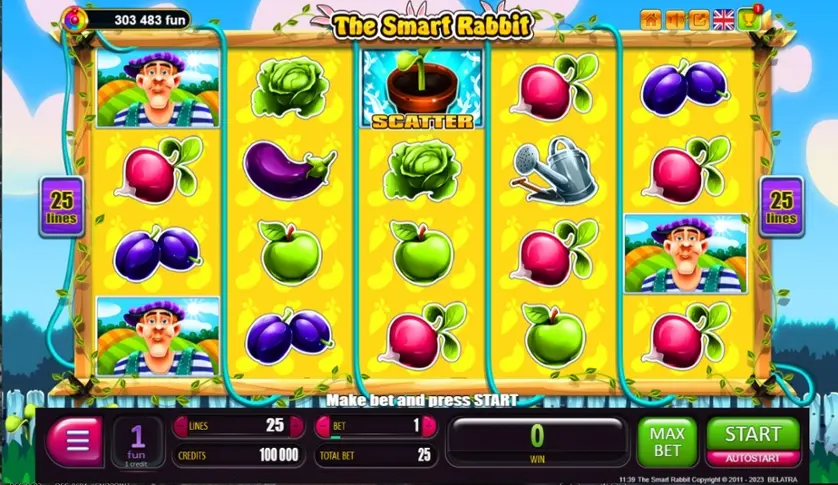This screenshot has height=485, width=838.
Task: Click the colorful wheel beside the fun balance
Action: tap(74, 17)
